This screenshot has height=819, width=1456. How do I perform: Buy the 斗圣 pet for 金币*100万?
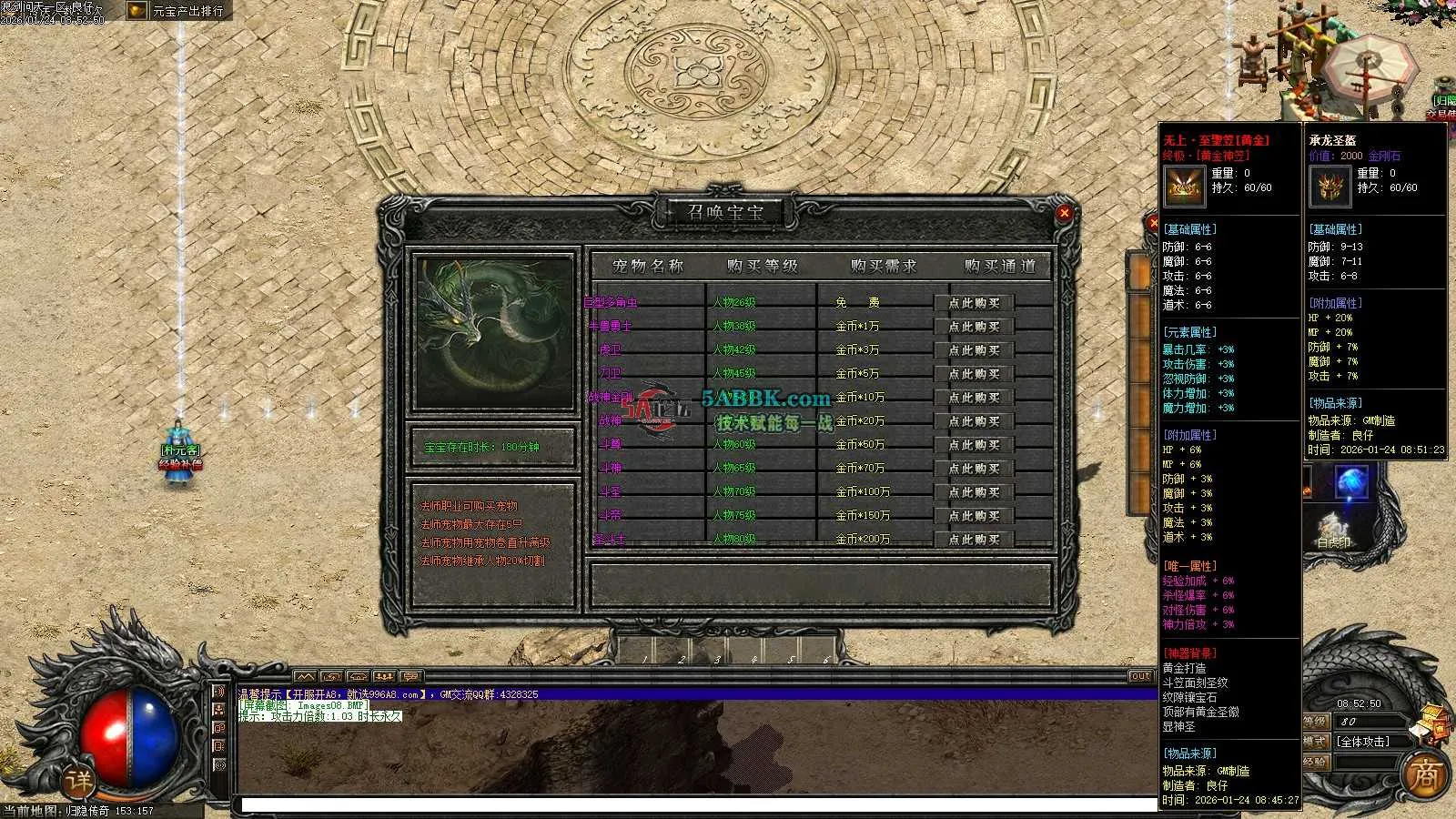[x=974, y=492]
